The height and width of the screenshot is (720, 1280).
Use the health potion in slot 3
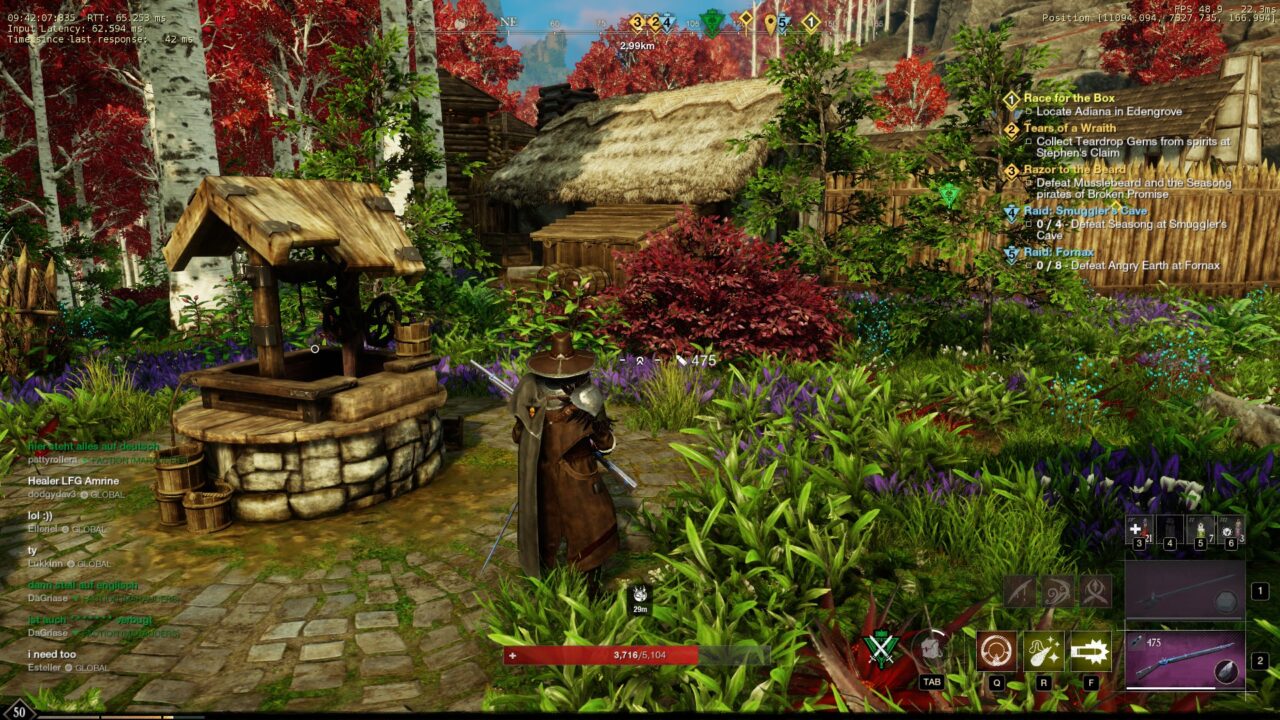[x=1136, y=531]
